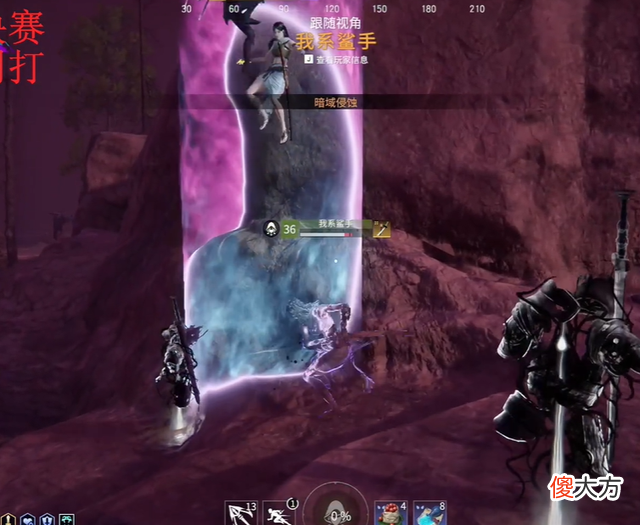
Task: Select the grappling arrow skill with 13 charges
Action: click(241, 512)
